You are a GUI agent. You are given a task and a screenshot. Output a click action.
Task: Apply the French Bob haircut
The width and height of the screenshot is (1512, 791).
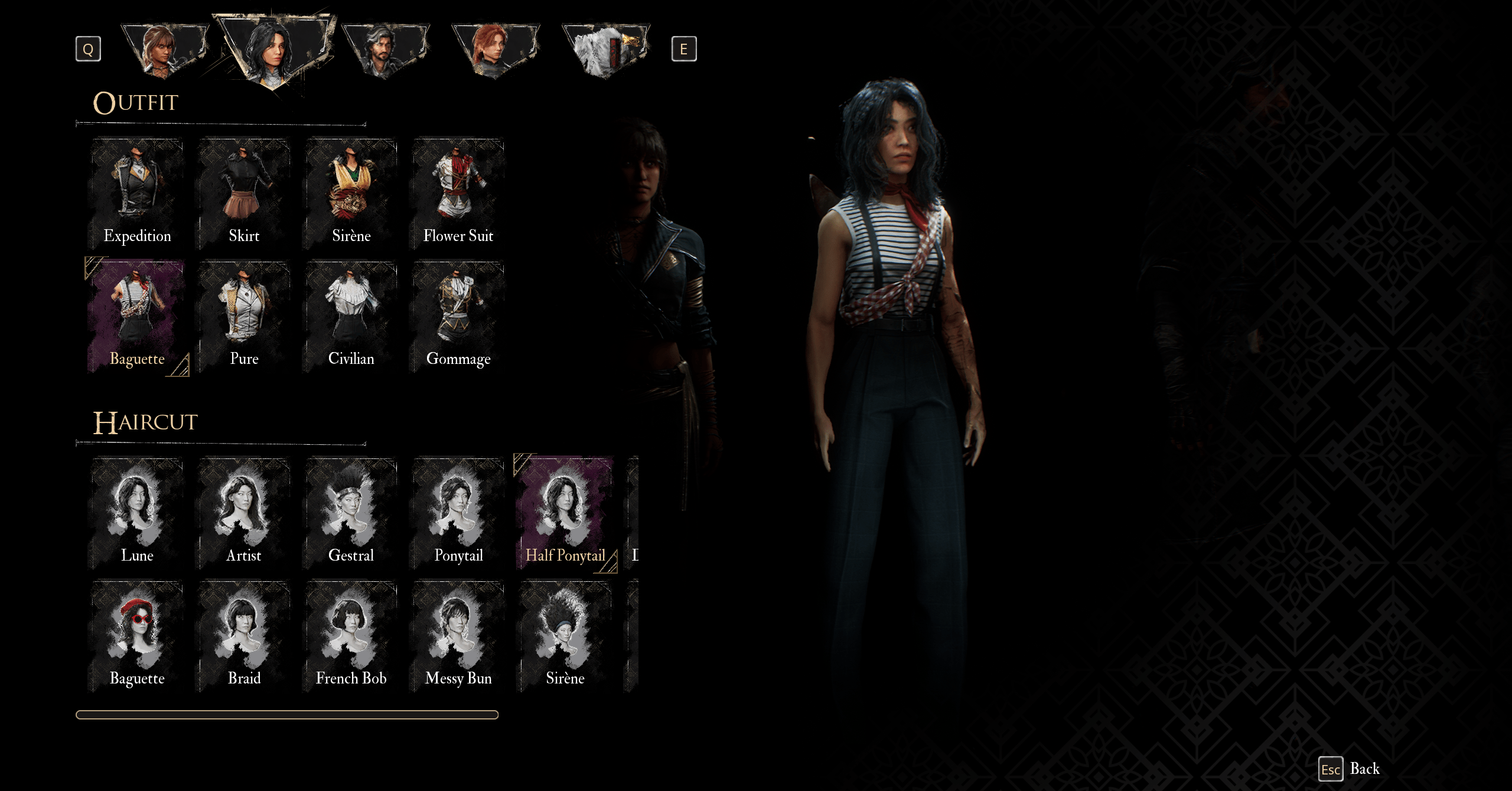(x=351, y=636)
